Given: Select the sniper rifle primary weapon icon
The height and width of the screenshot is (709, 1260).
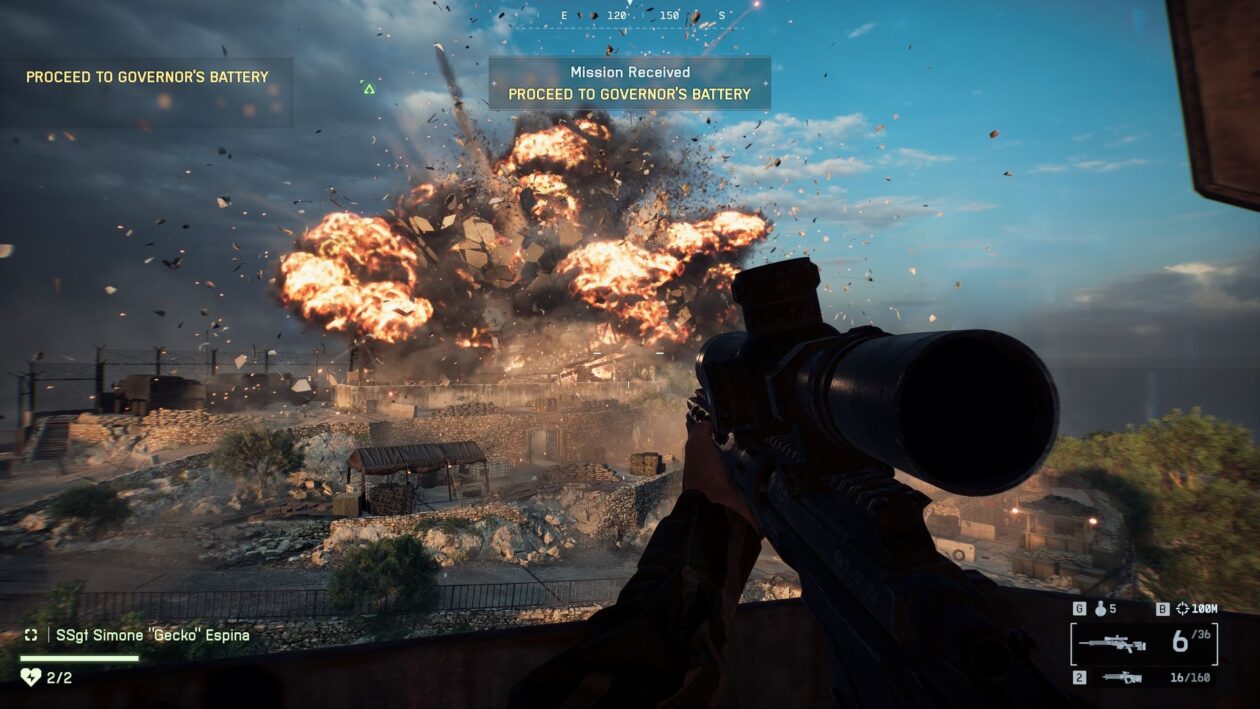Looking at the screenshot, I should point(1112,644).
